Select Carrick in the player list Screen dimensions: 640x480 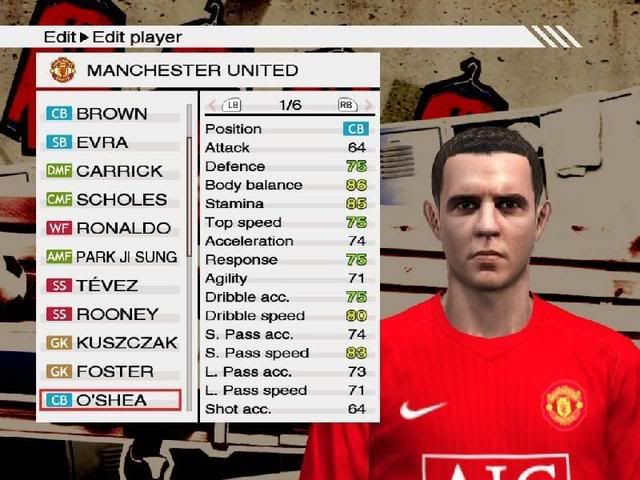click(x=110, y=171)
